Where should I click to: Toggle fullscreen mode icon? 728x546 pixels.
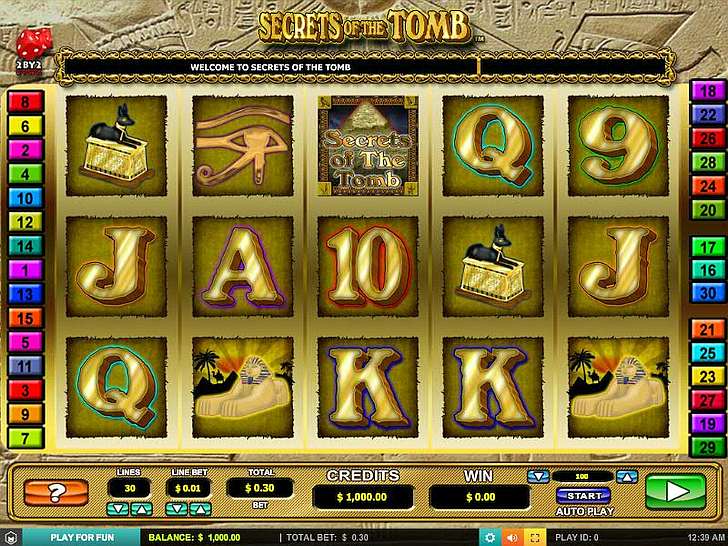point(535,537)
